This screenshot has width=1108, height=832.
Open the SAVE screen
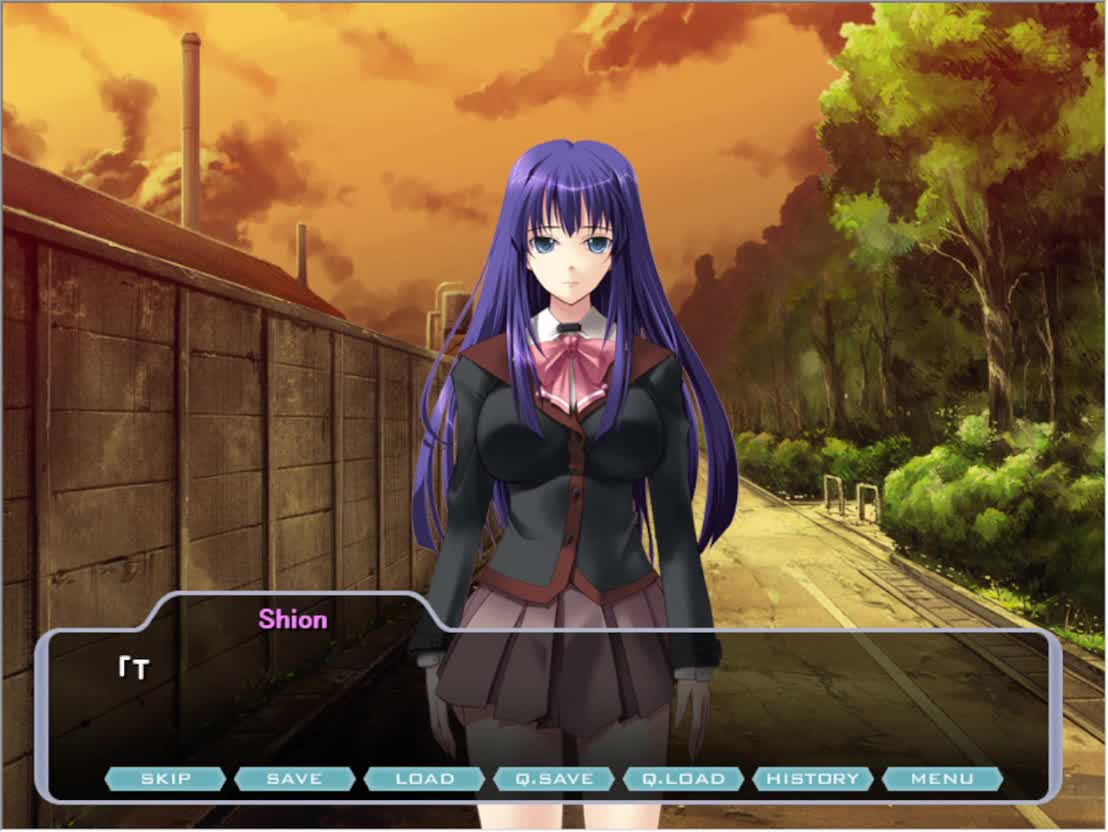pyautogui.click(x=294, y=779)
